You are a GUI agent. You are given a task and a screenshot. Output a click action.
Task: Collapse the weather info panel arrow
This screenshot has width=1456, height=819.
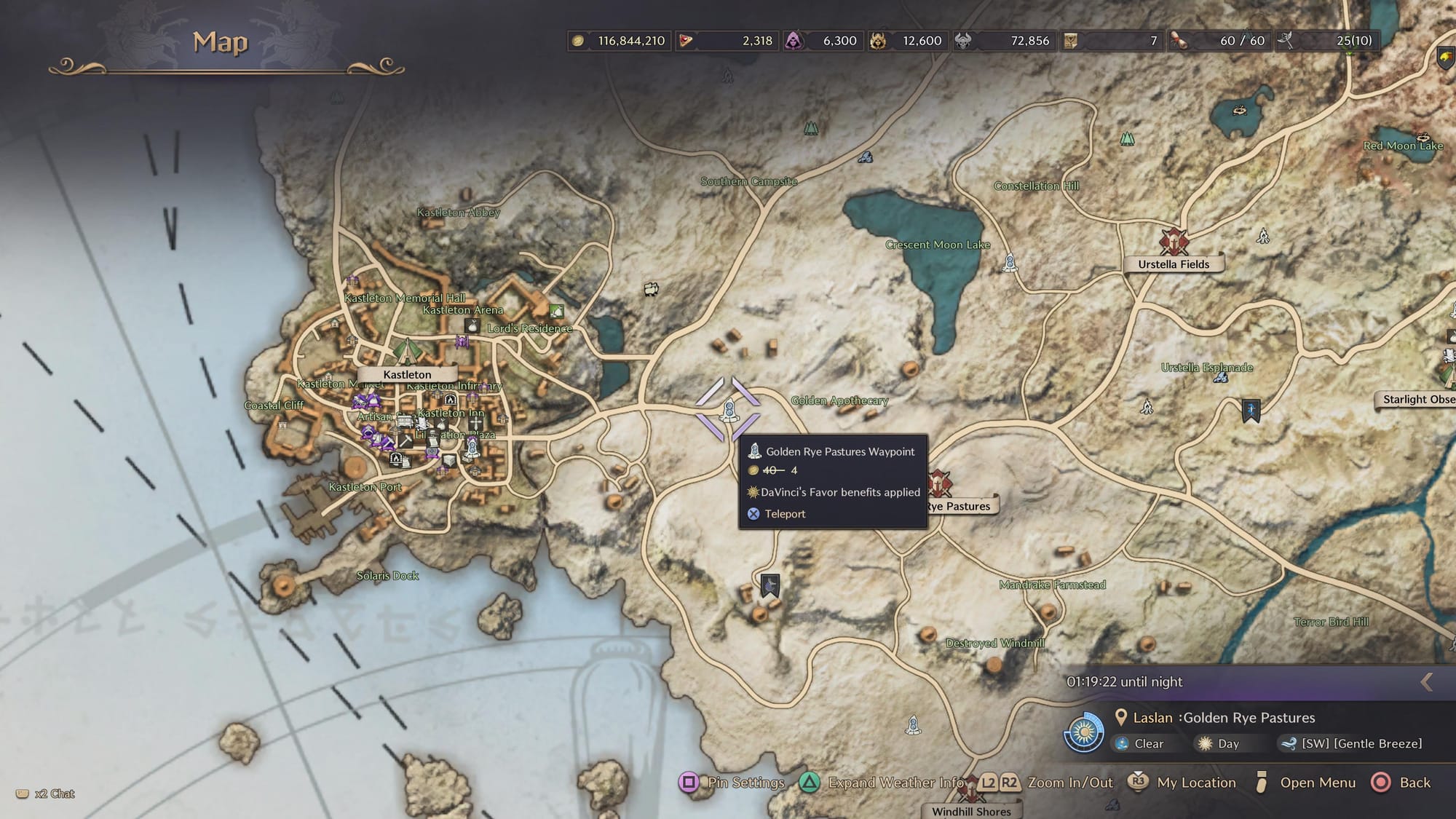pos(1427,682)
